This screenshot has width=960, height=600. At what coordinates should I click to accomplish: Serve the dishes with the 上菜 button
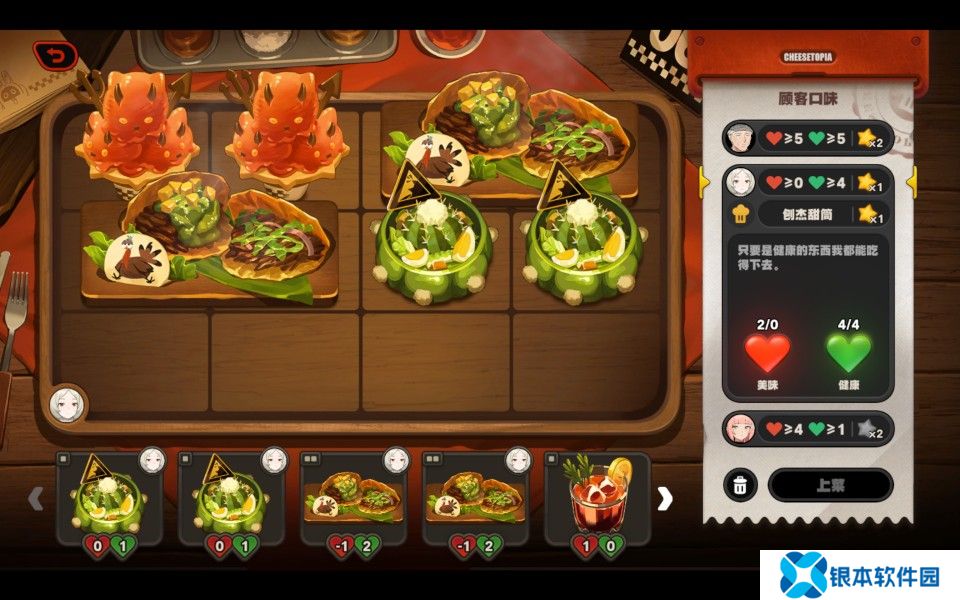tap(830, 485)
